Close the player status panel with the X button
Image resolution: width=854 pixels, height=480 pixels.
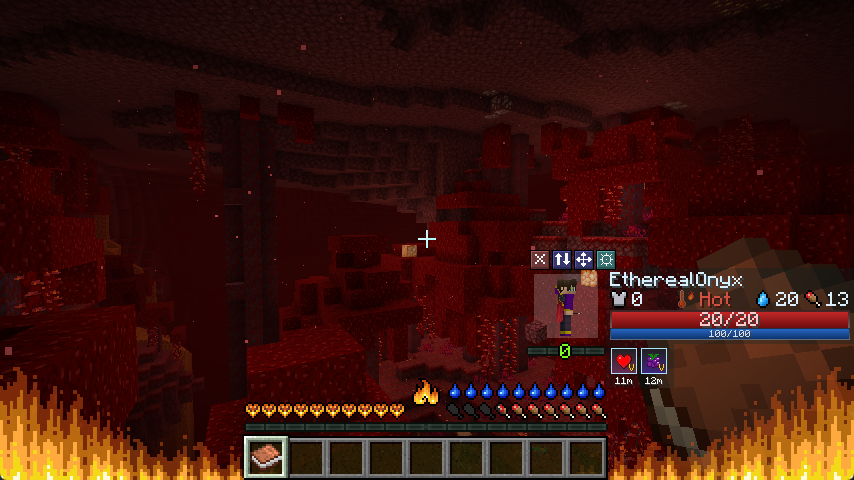(540, 259)
